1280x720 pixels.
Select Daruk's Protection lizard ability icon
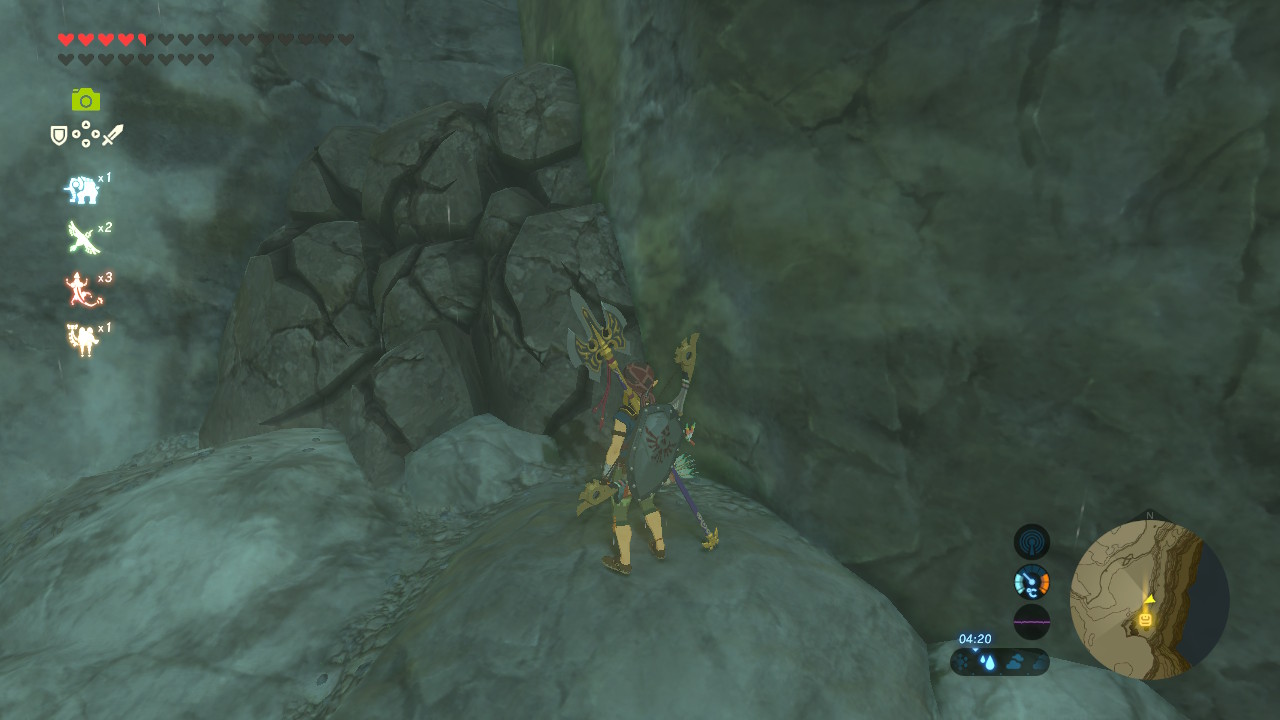(x=80, y=289)
